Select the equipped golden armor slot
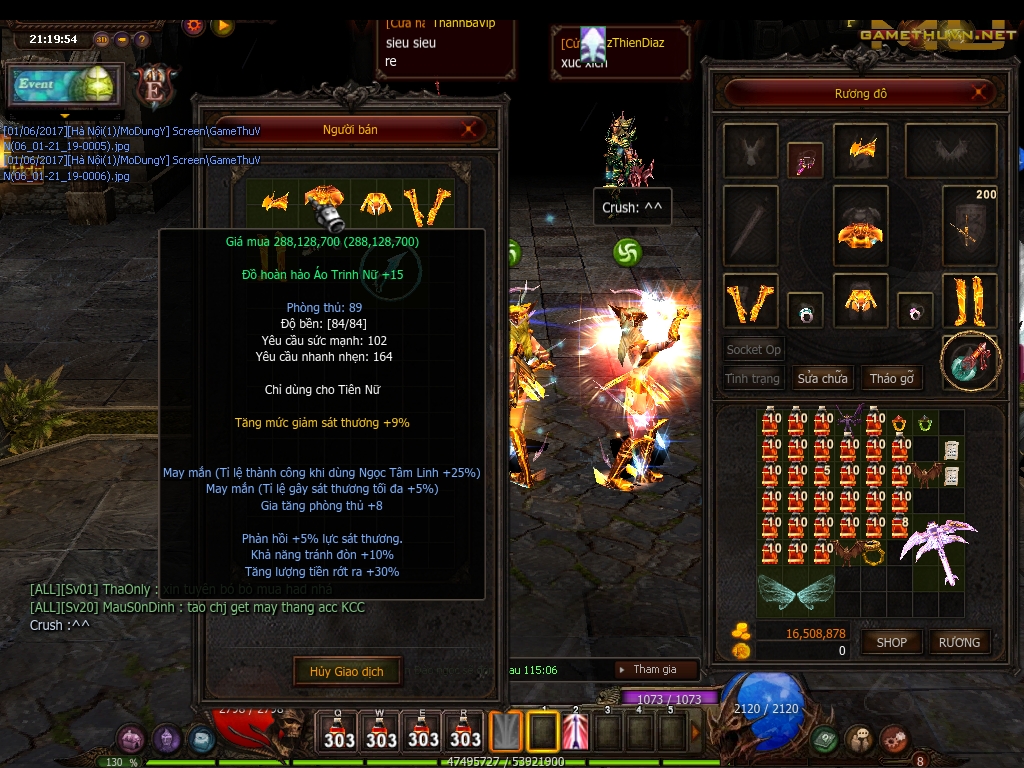 coord(860,228)
